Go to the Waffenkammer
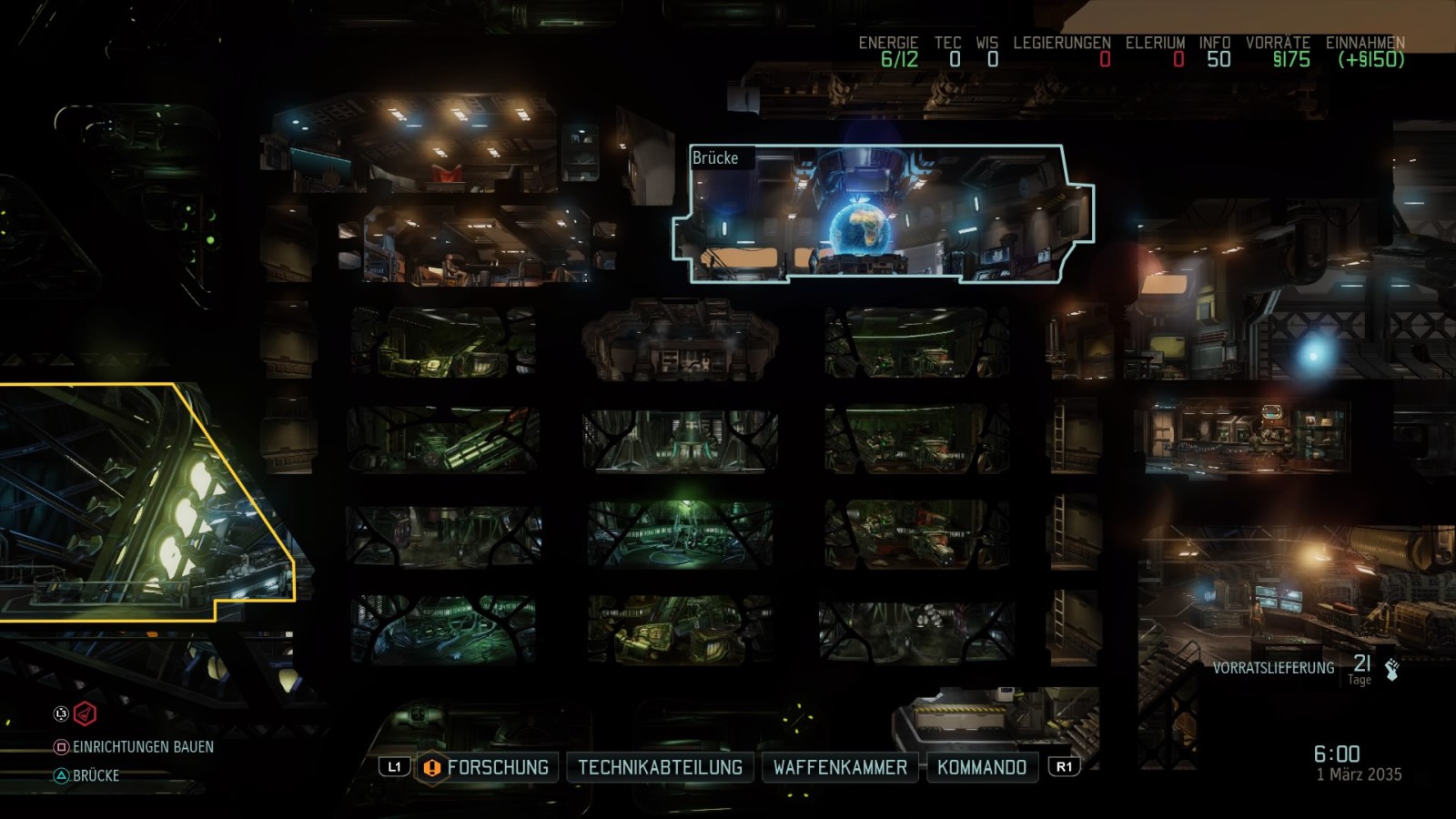This screenshot has height=819, width=1456. [840, 767]
